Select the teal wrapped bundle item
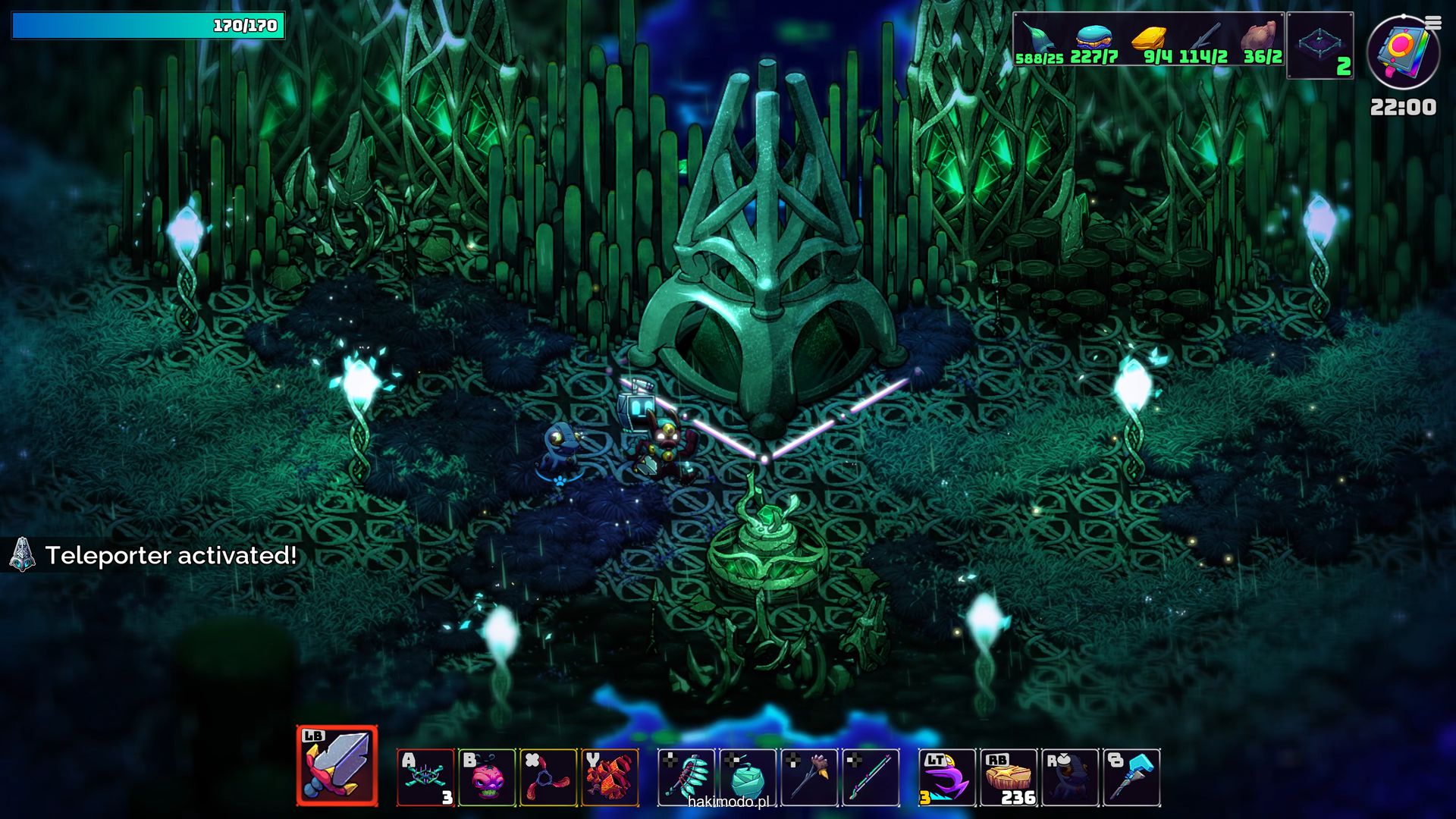 tap(748, 777)
